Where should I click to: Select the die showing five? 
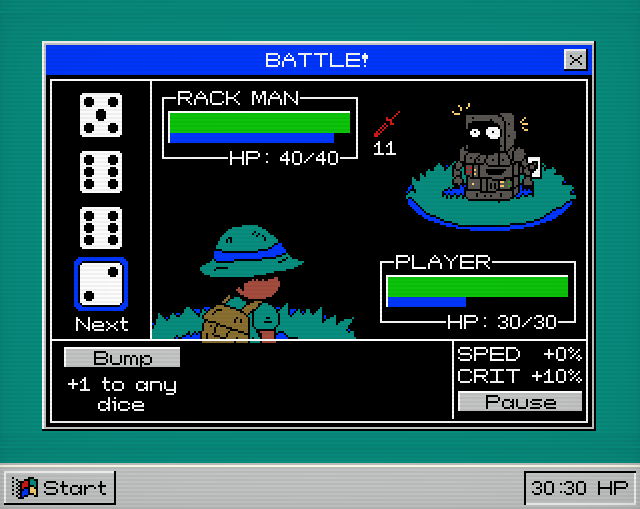click(x=101, y=115)
